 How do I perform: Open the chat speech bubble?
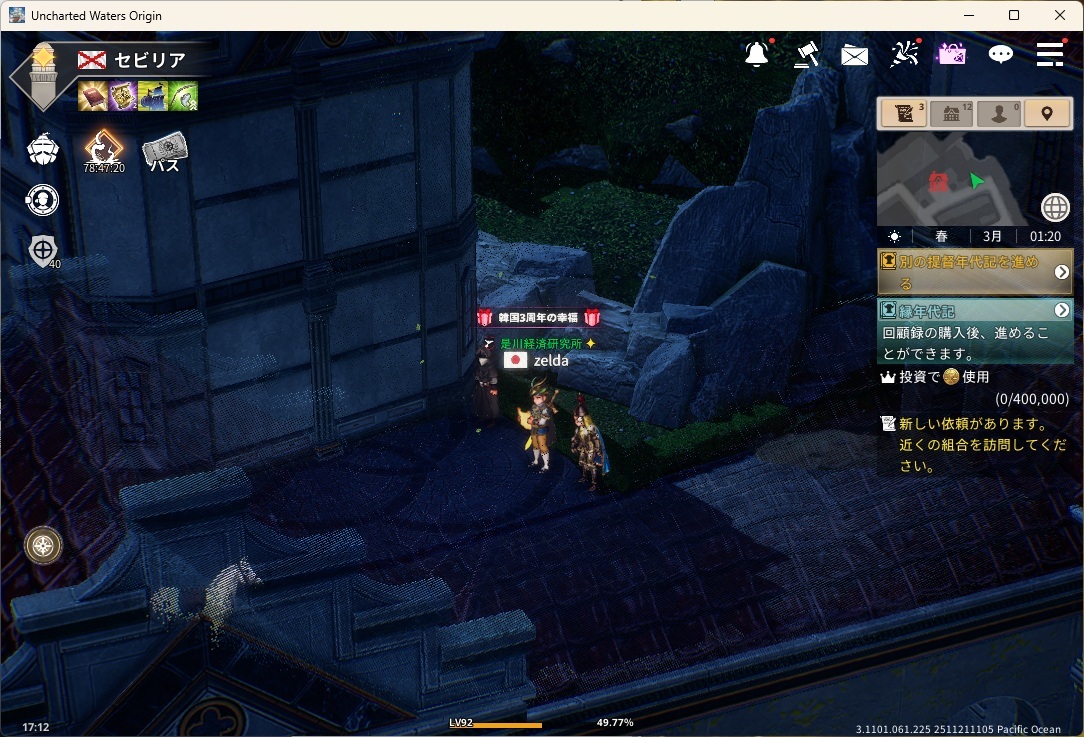click(x=1000, y=55)
